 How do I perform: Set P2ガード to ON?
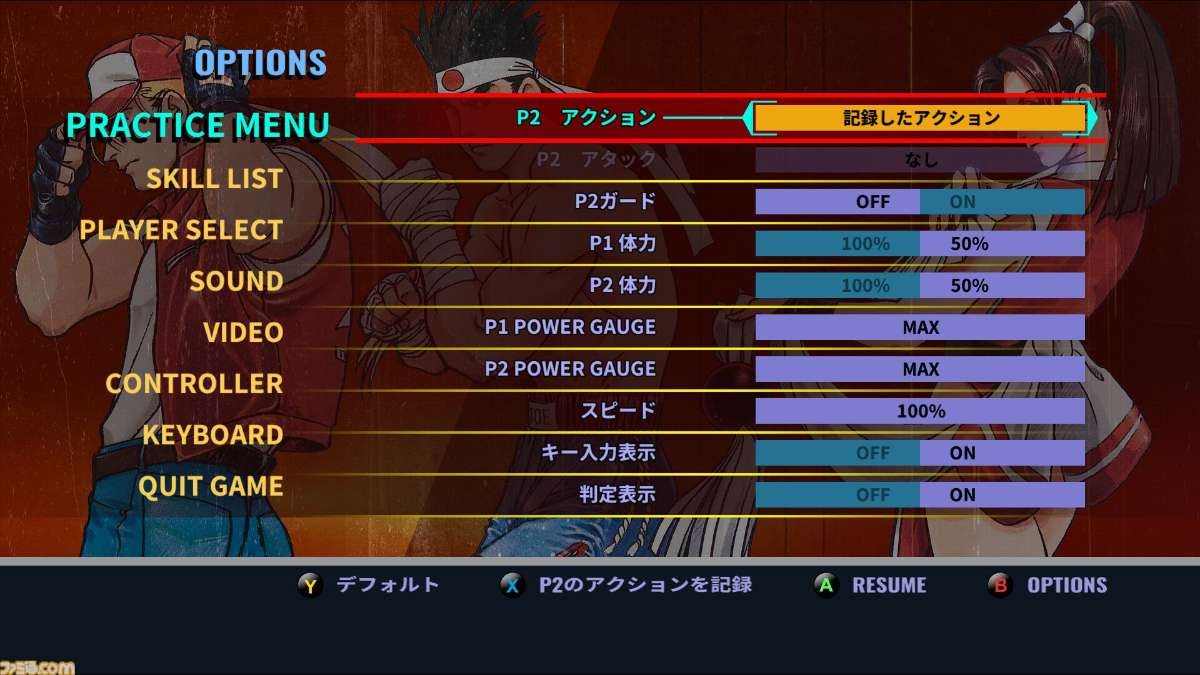point(1002,202)
